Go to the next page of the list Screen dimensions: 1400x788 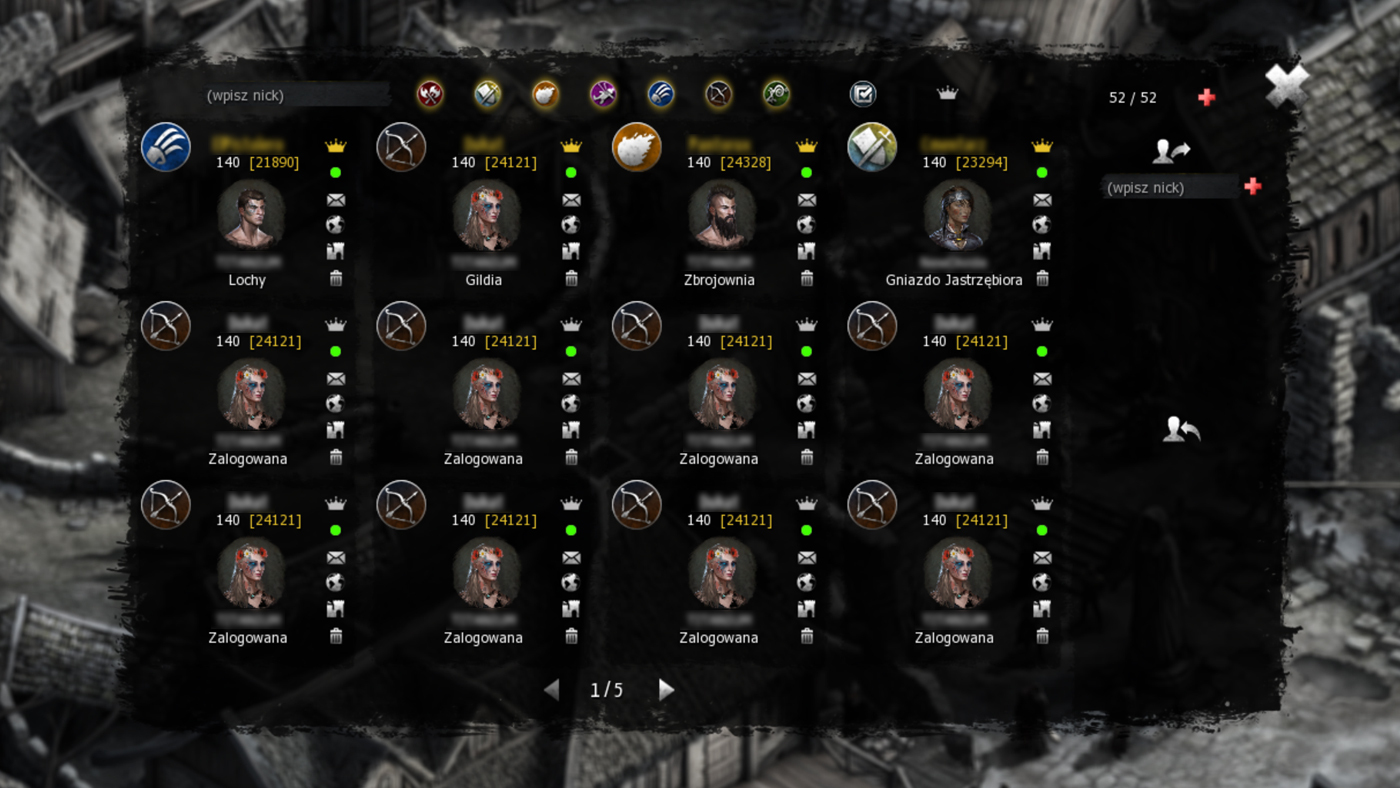pyautogui.click(x=666, y=690)
